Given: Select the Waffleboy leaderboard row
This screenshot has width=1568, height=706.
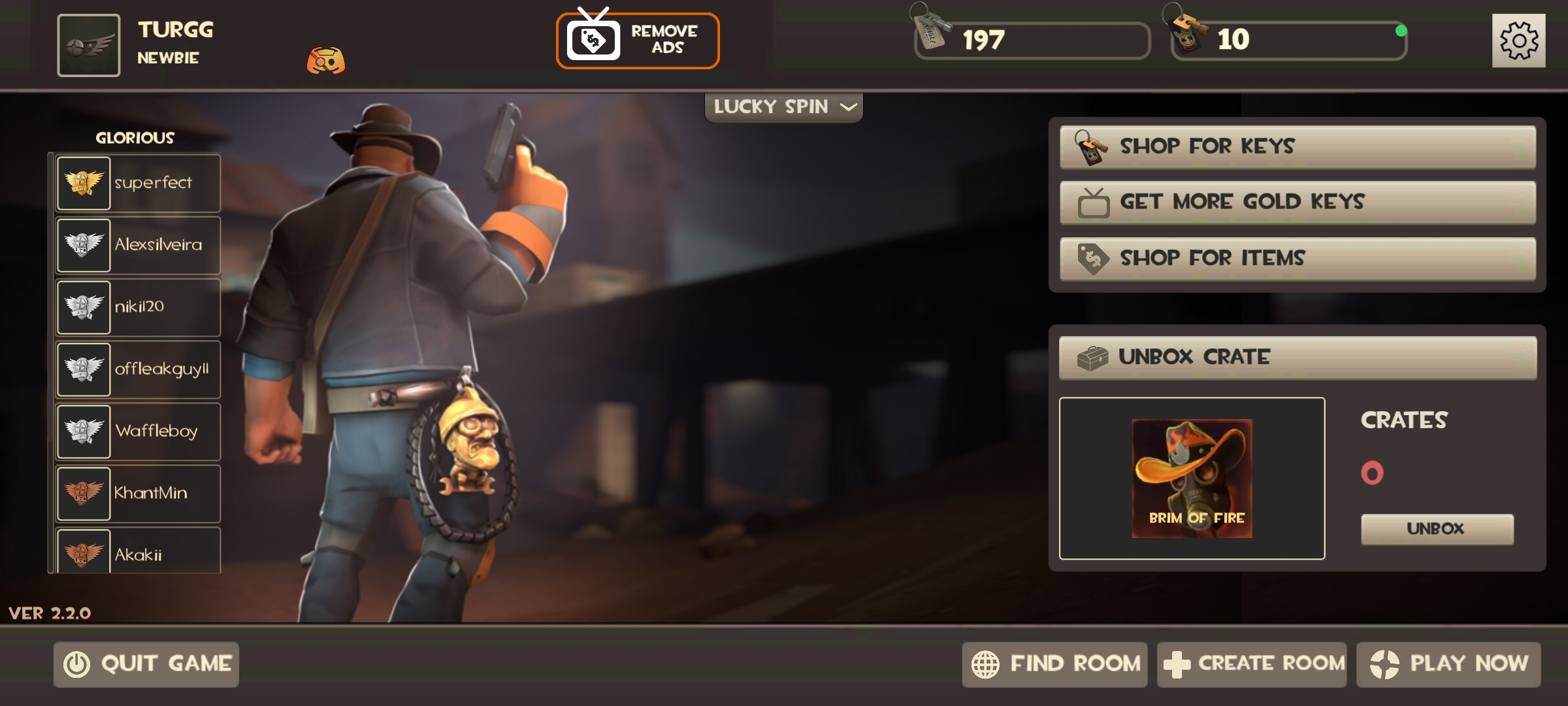Looking at the screenshot, I should point(139,431).
